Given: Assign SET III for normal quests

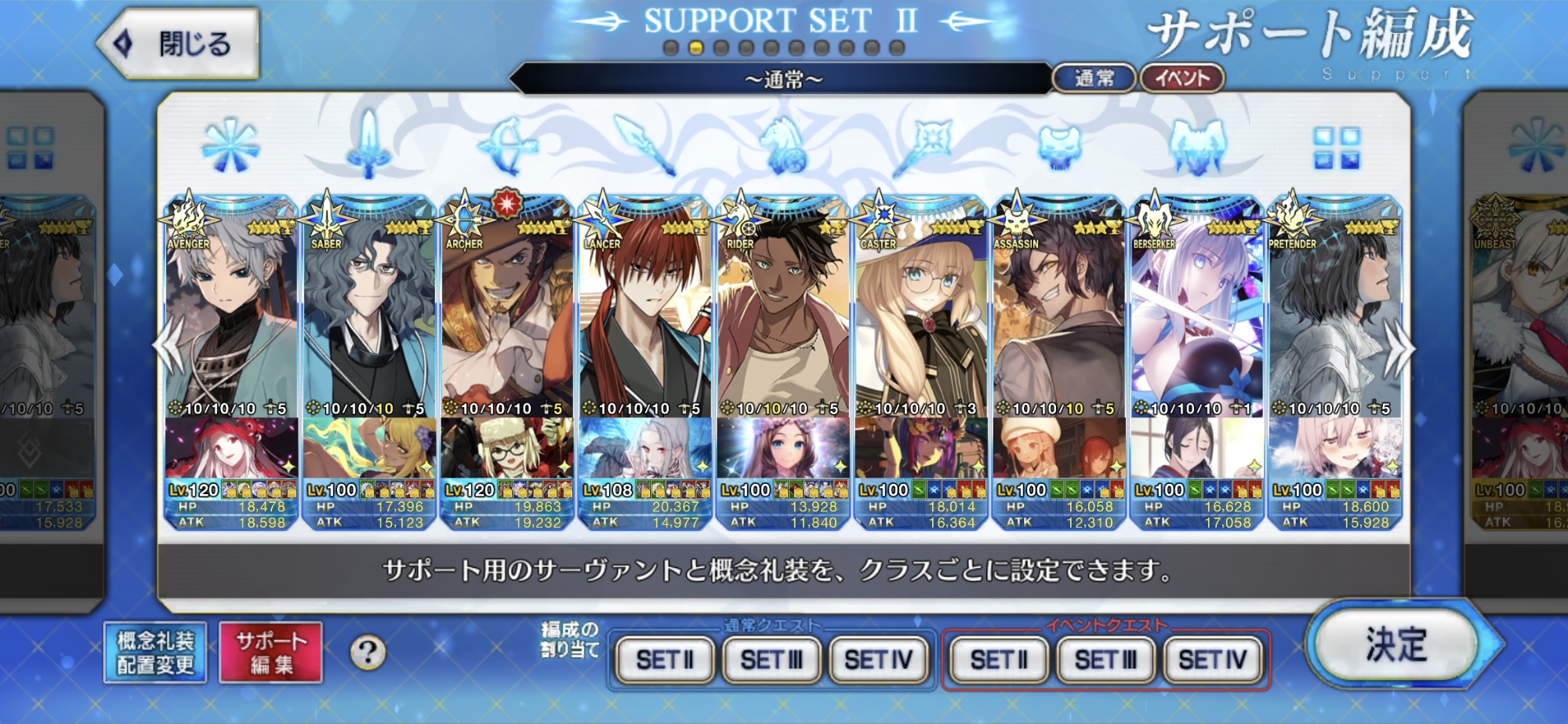Looking at the screenshot, I should [x=771, y=660].
